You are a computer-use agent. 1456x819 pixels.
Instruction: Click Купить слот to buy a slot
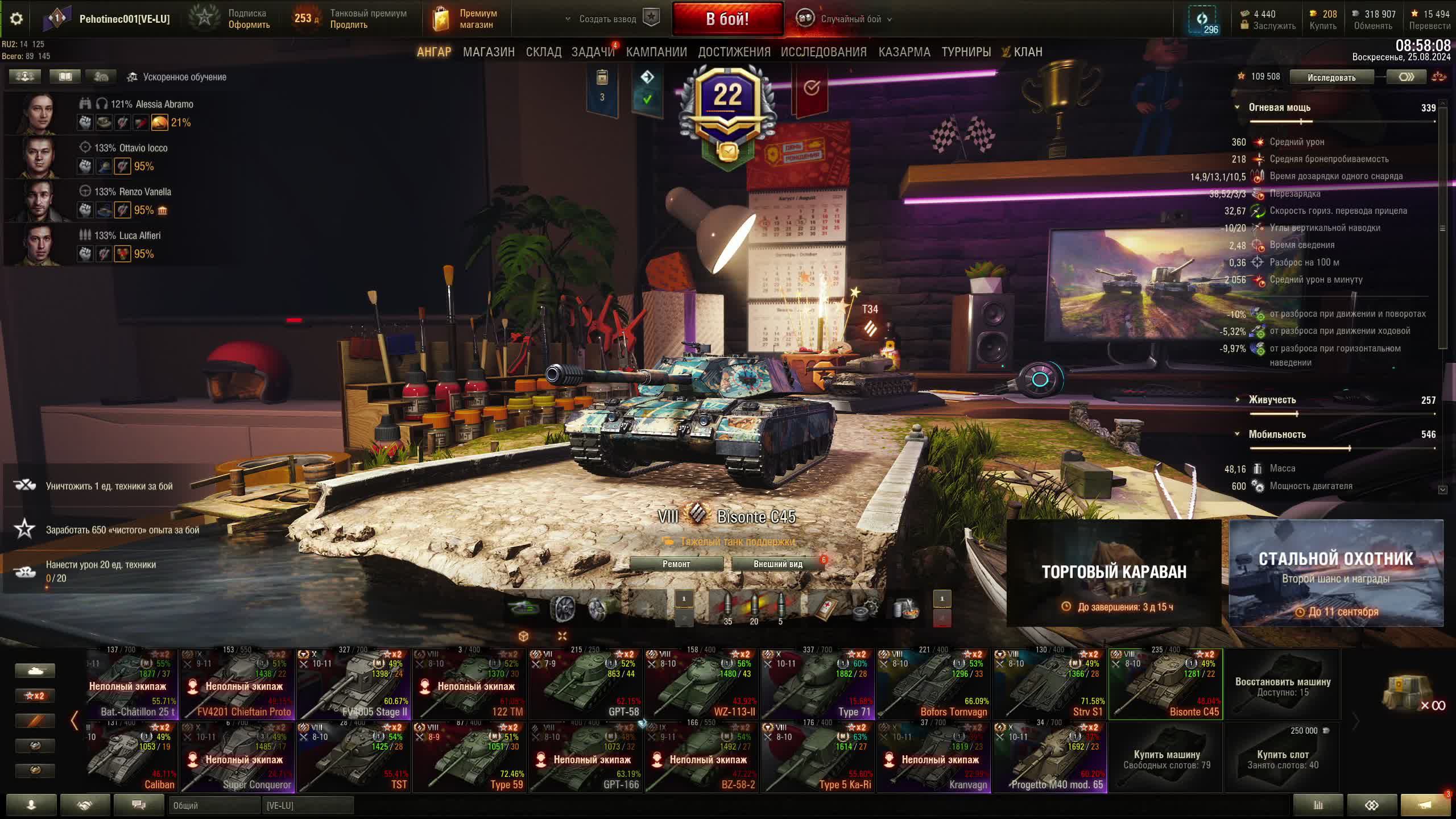1283,758
